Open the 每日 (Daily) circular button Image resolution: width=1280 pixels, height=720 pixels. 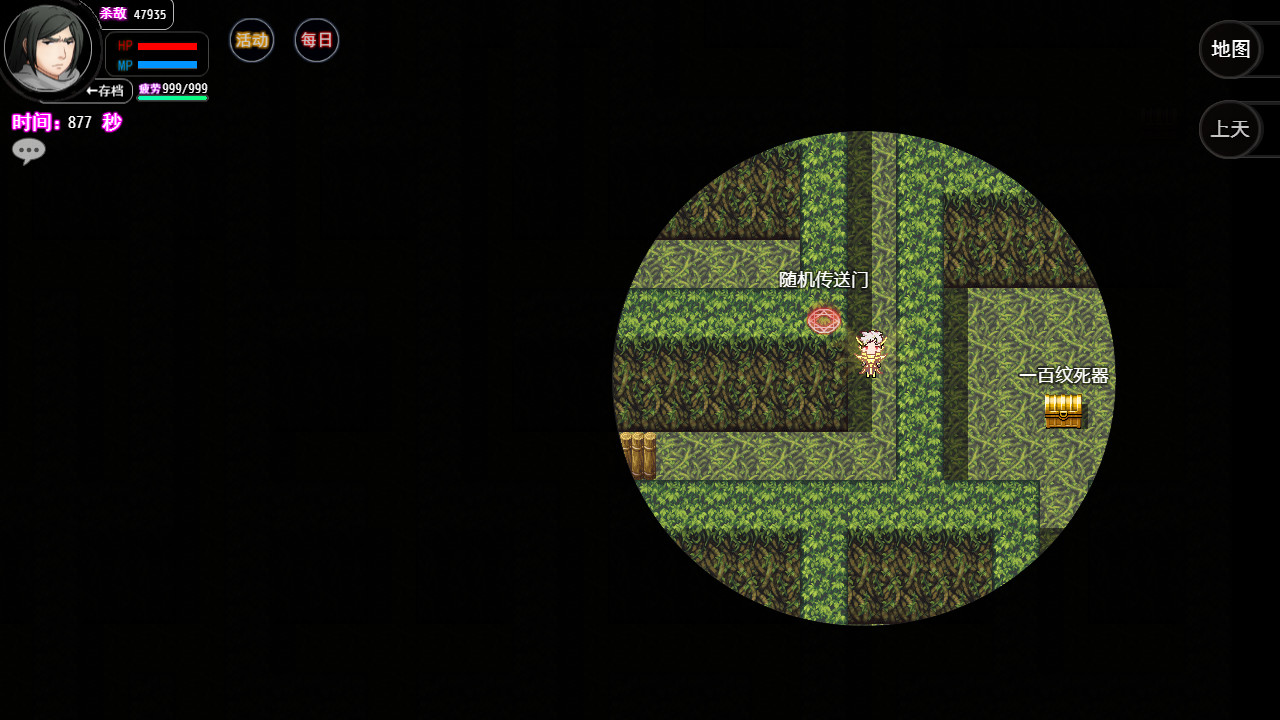pos(316,40)
